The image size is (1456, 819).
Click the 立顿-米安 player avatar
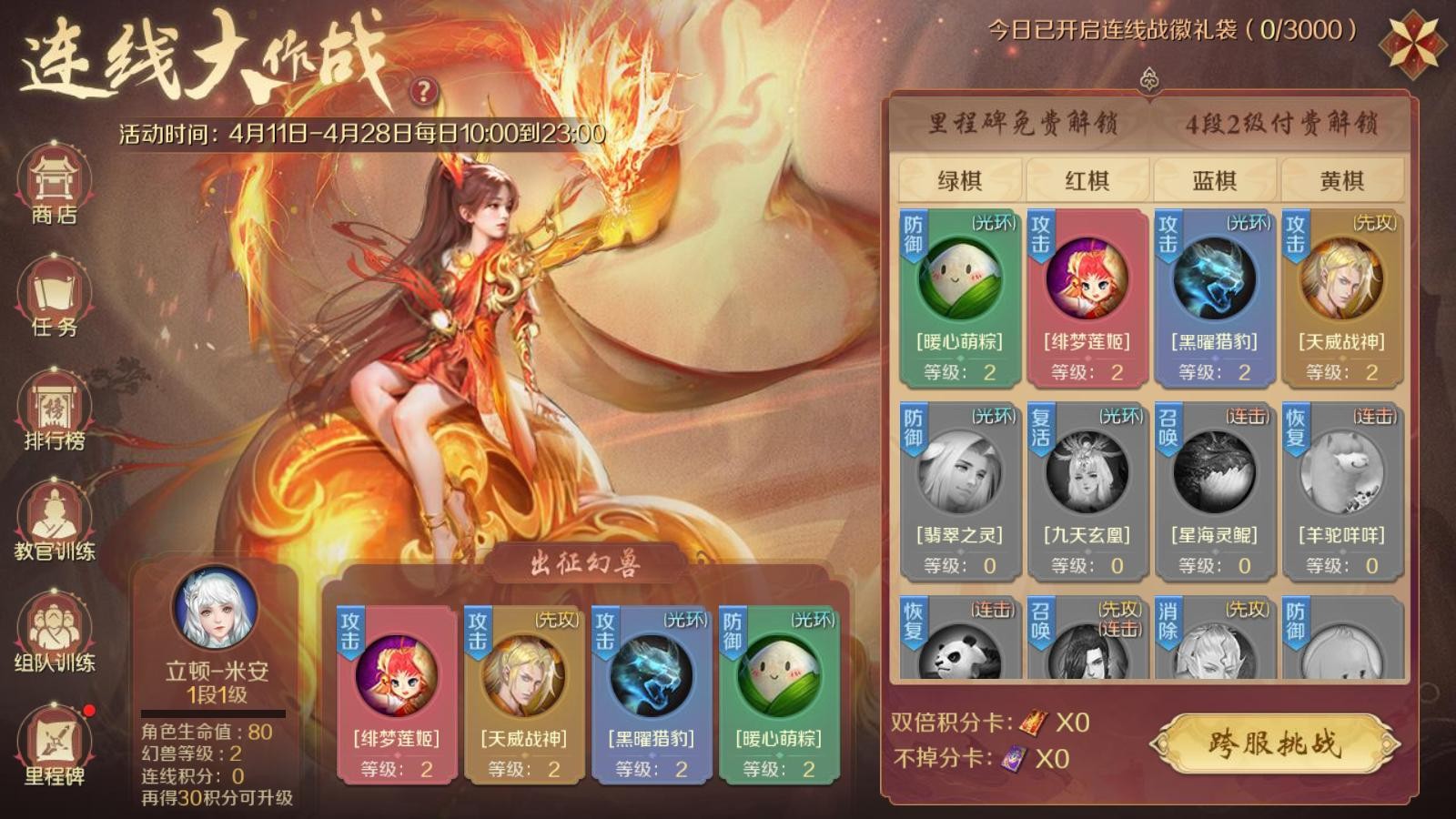click(216, 608)
